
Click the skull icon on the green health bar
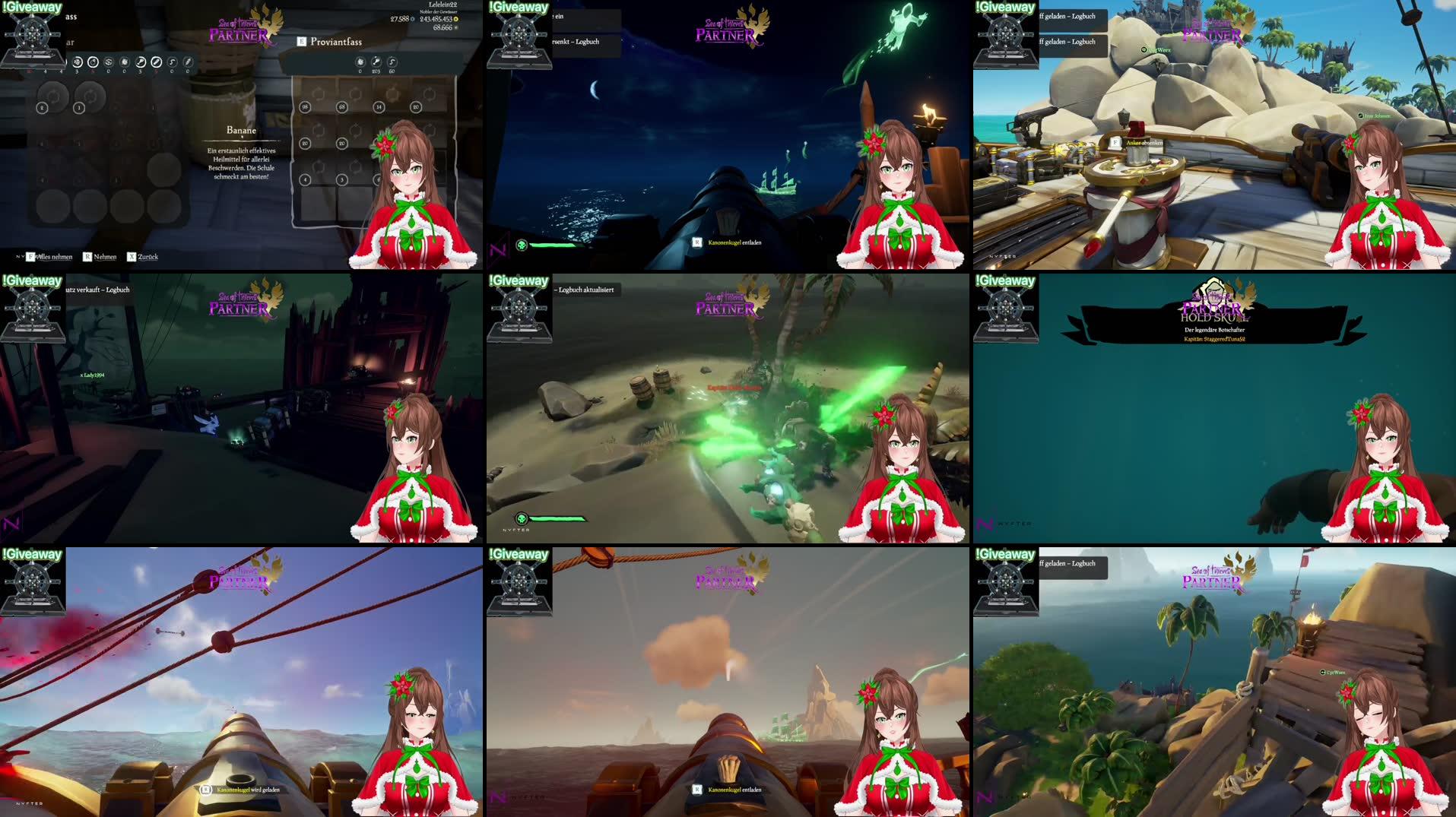522,245
